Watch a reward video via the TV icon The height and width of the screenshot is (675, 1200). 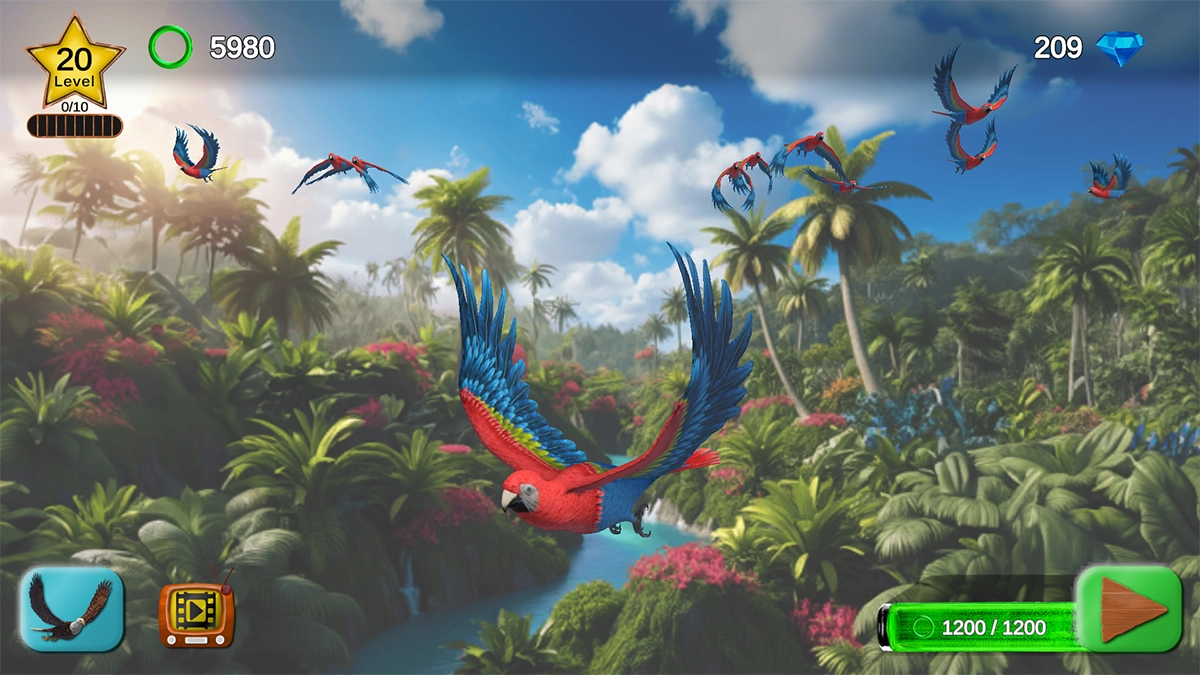pyautogui.click(x=197, y=613)
